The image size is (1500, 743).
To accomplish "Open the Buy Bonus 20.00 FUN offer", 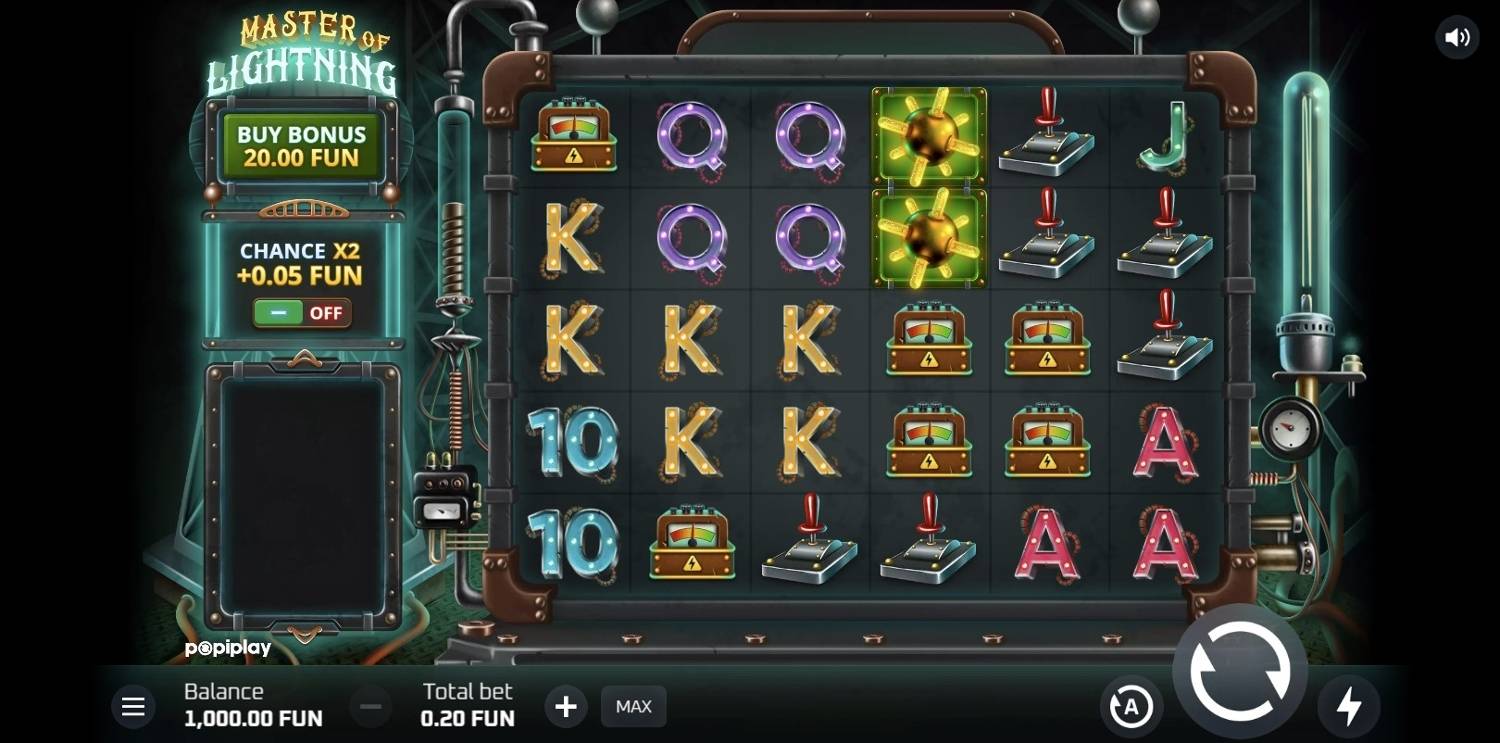I will [x=301, y=146].
